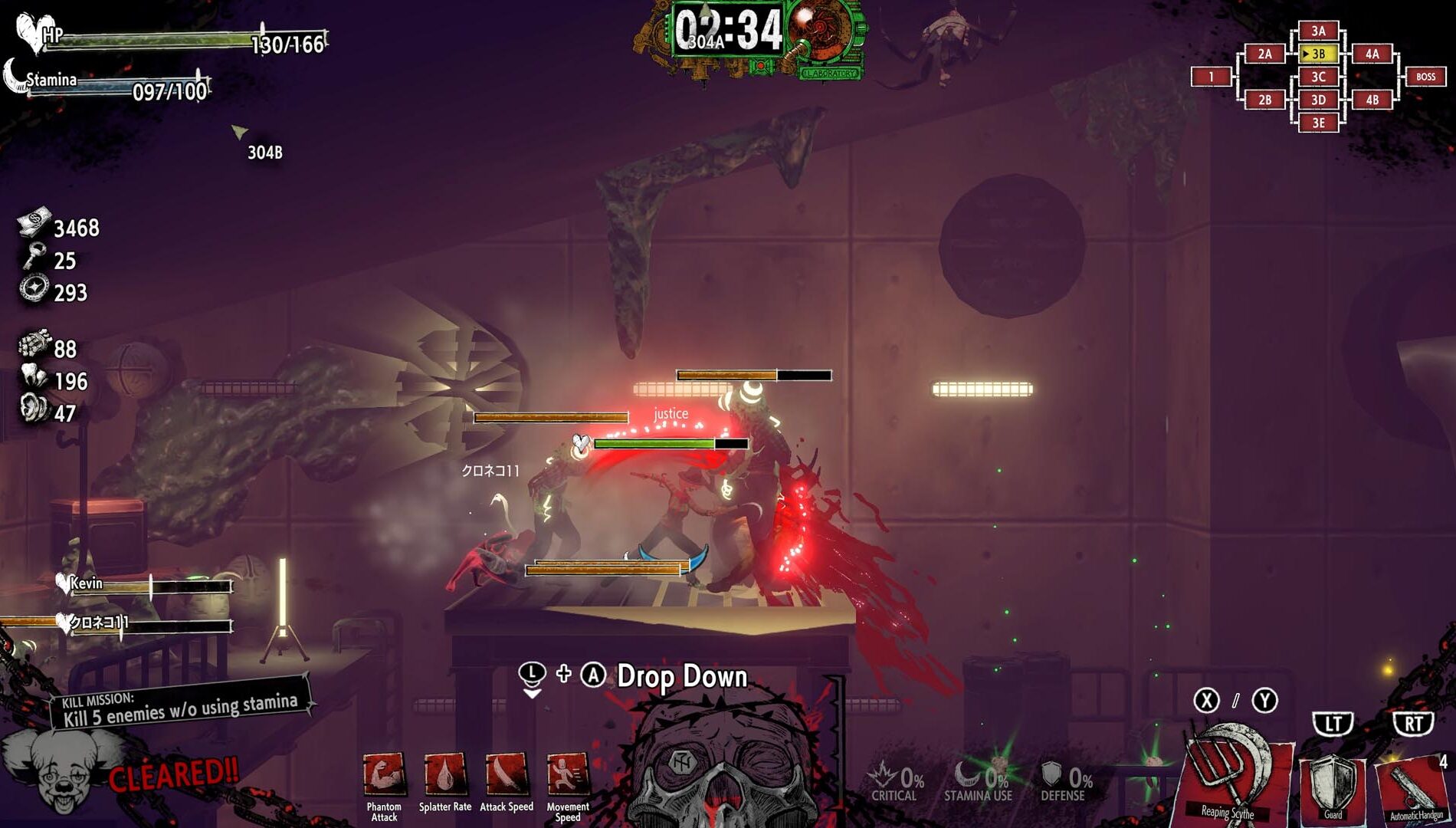Image resolution: width=1456 pixels, height=828 pixels.
Task: Select room 3E on the stage map
Action: tap(1318, 123)
